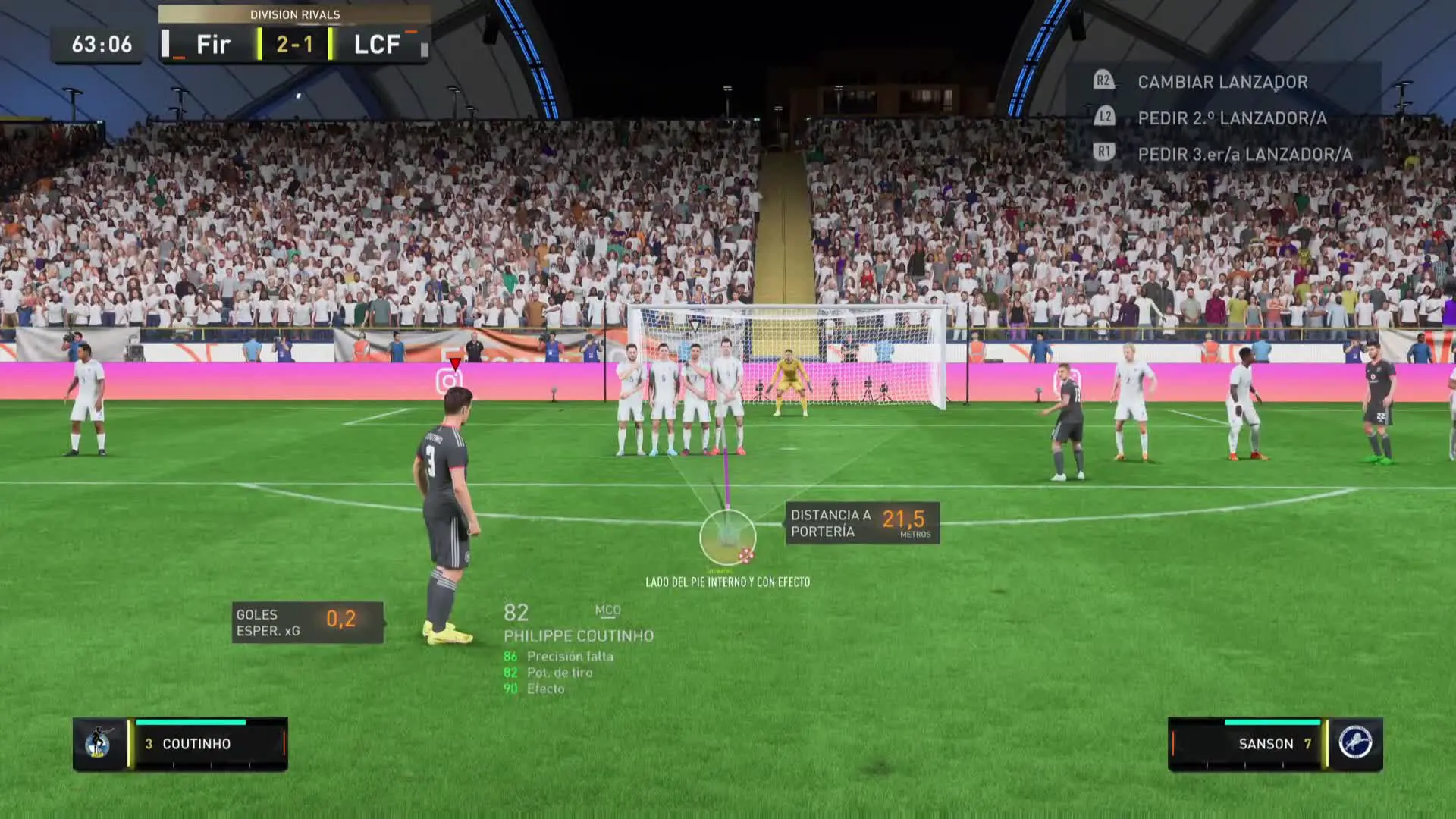Choose PEDIR 2.º LANZADOR/A option
The image size is (1456, 819).
[x=1232, y=118]
